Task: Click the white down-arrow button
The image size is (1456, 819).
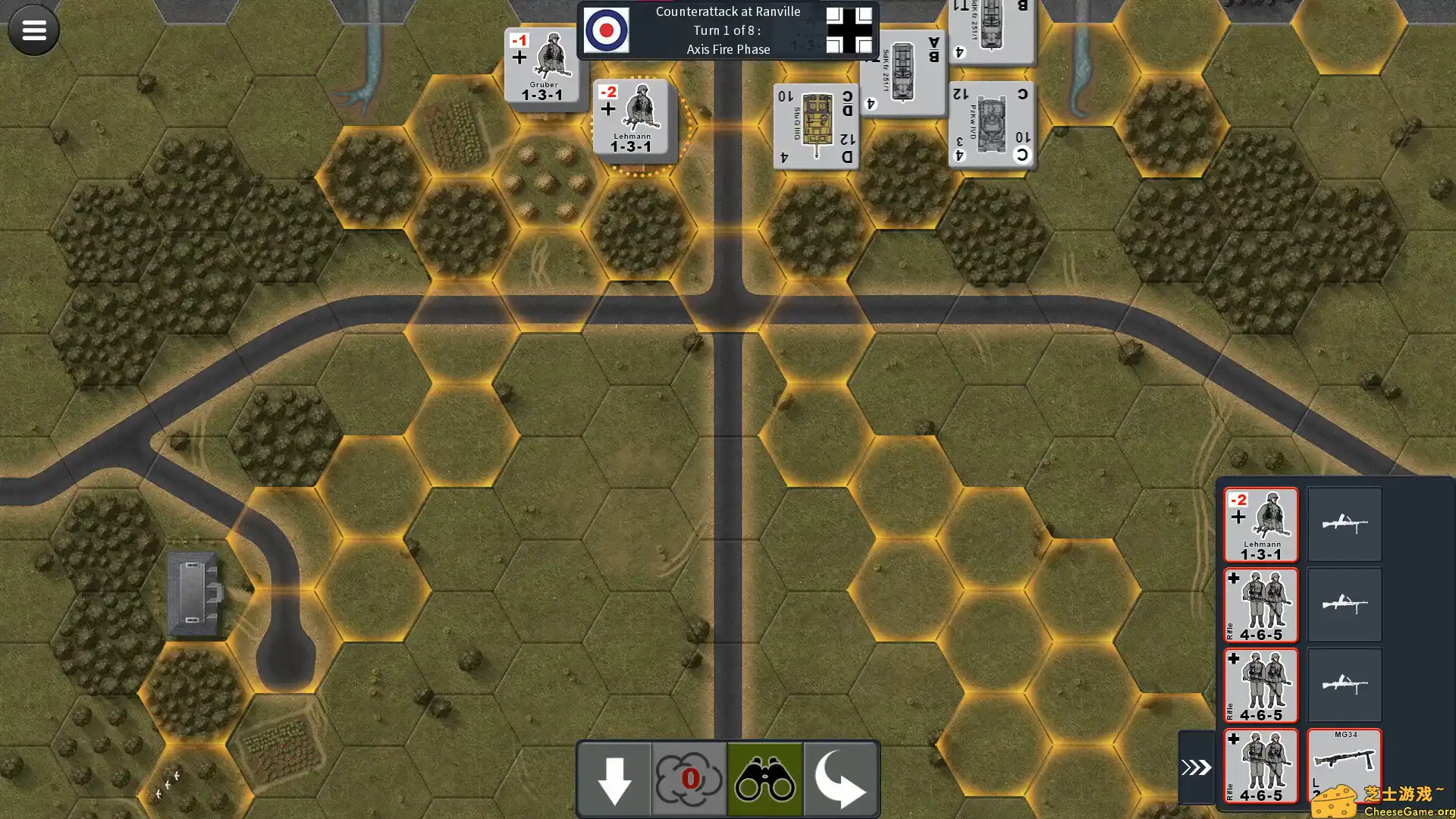Action: (x=614, y=779)
